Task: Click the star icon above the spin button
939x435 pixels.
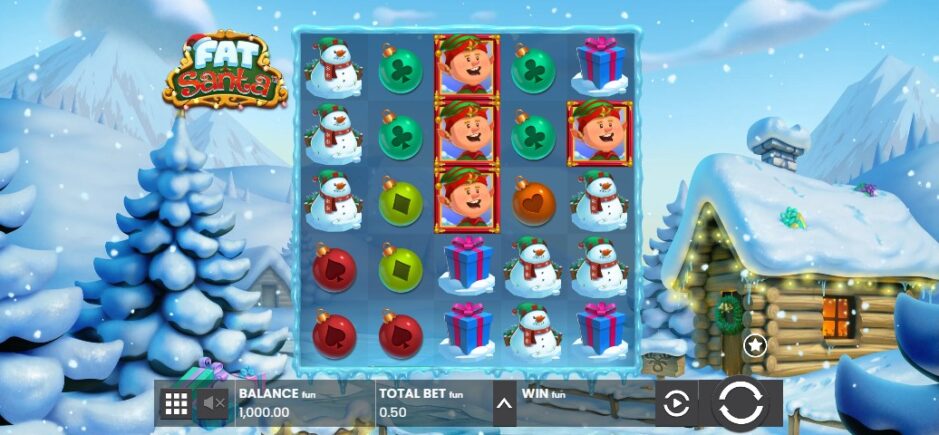Action: click(755, 346)
